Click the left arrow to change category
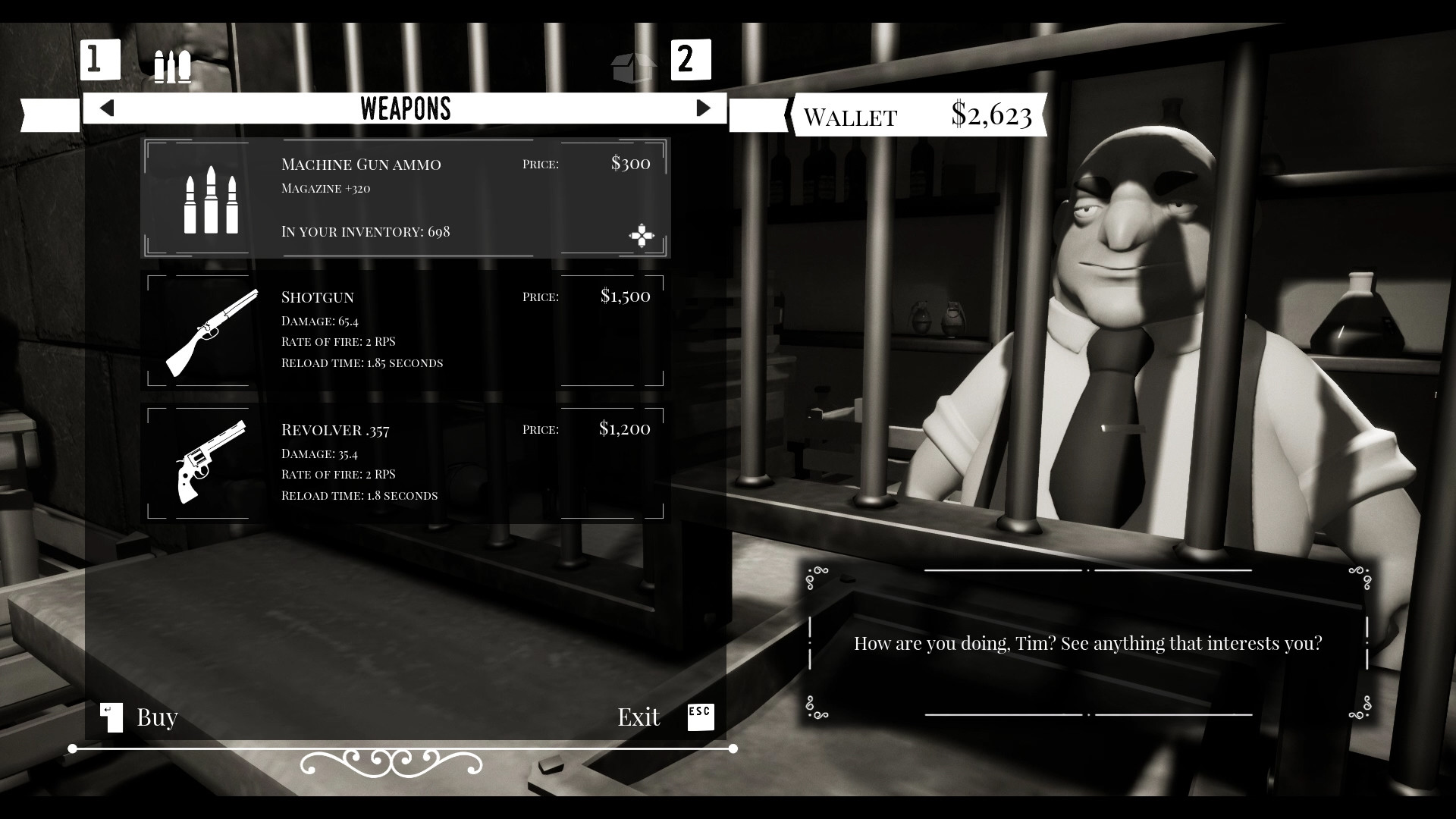Viewport: 1456px width, 819px height. coord(106,108)
